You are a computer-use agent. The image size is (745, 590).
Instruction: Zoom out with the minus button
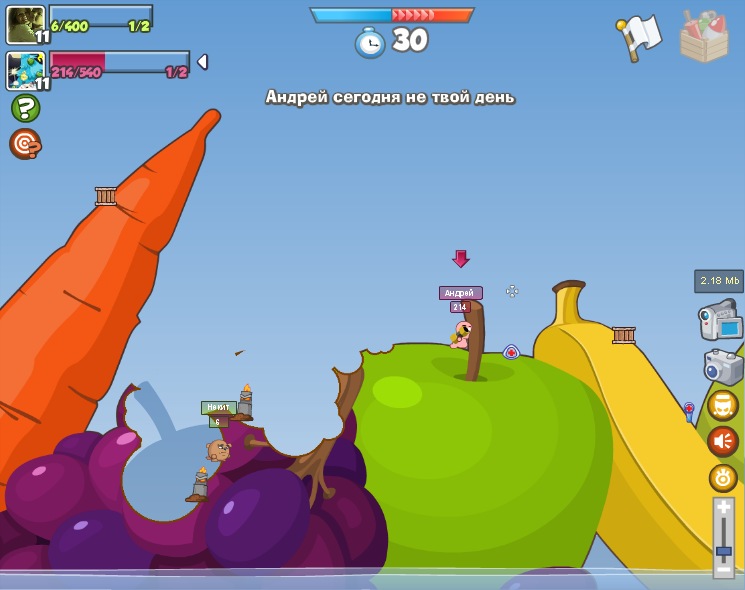tap(724, 568)
